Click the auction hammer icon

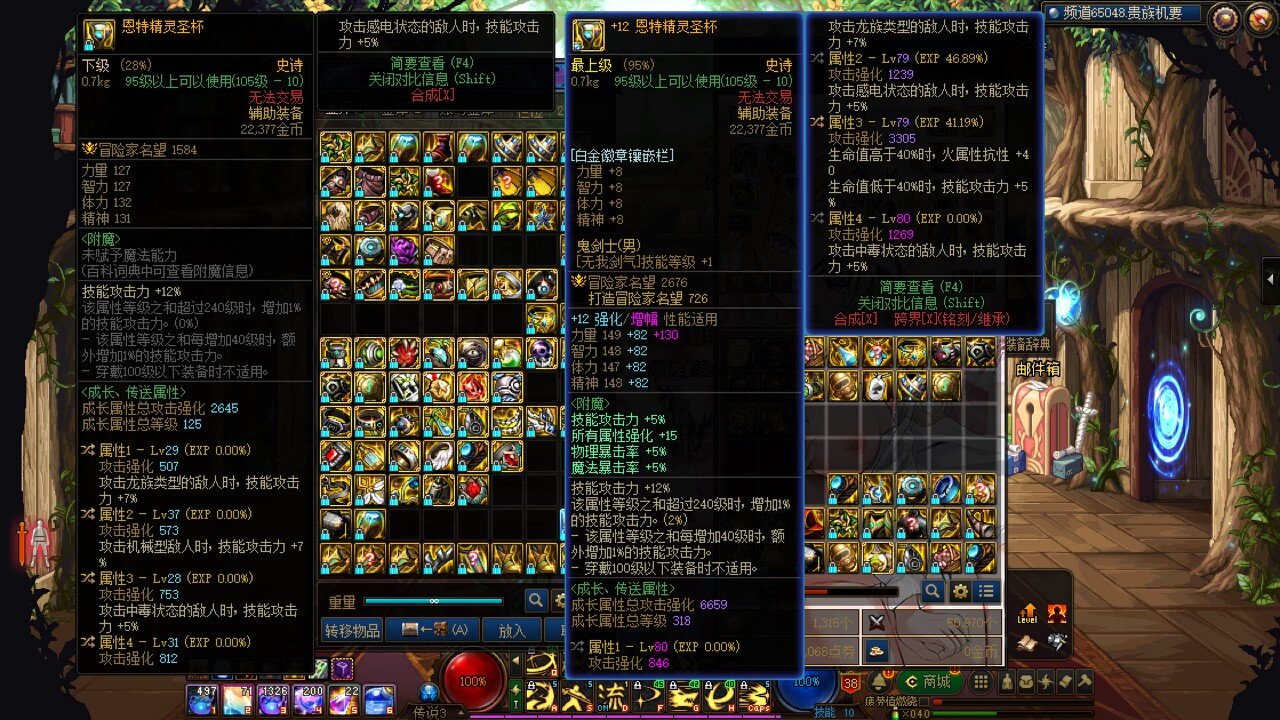tap(1084, 682)
